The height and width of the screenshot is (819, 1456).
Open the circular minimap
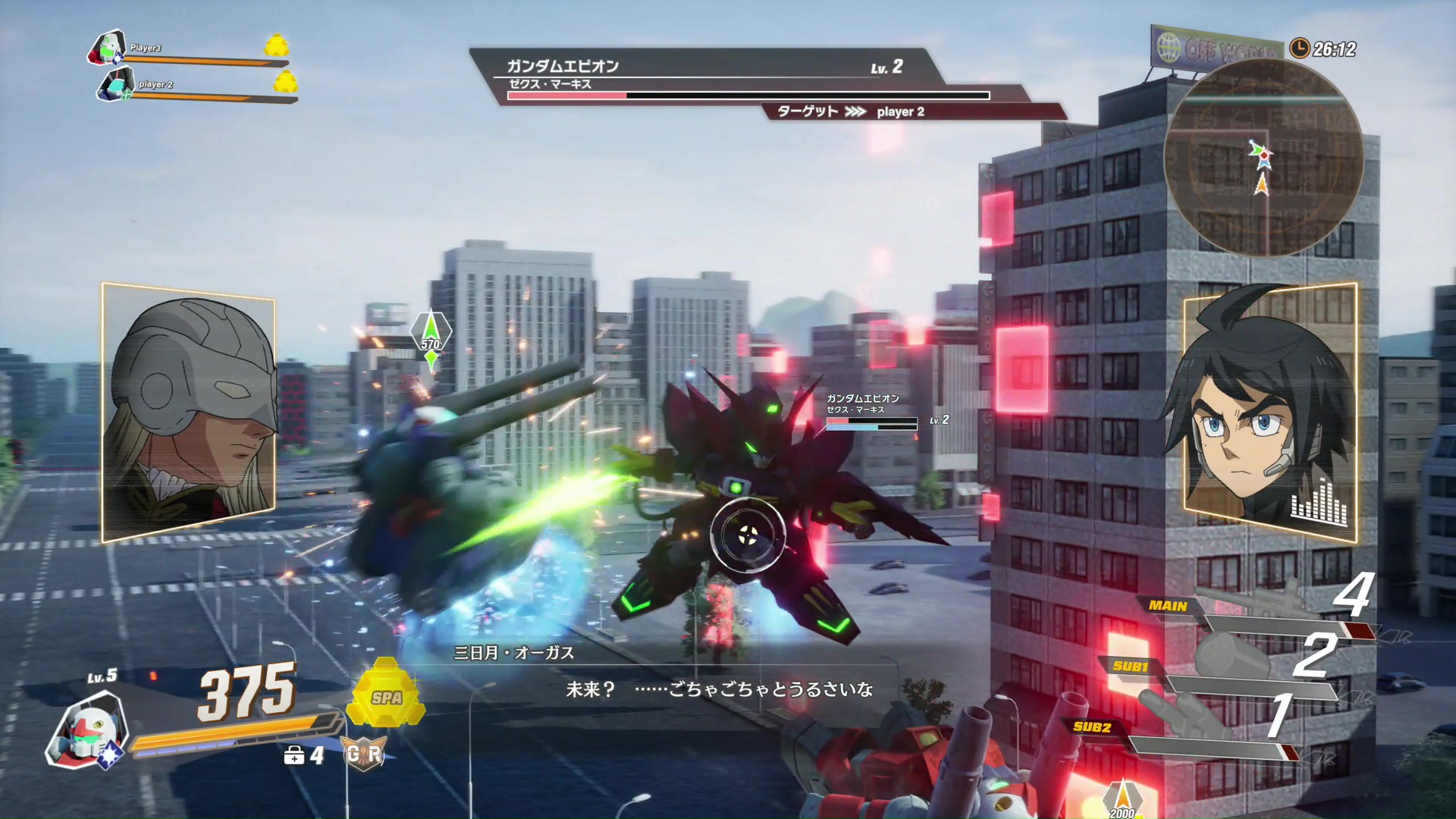click(x=1263, y=158)
